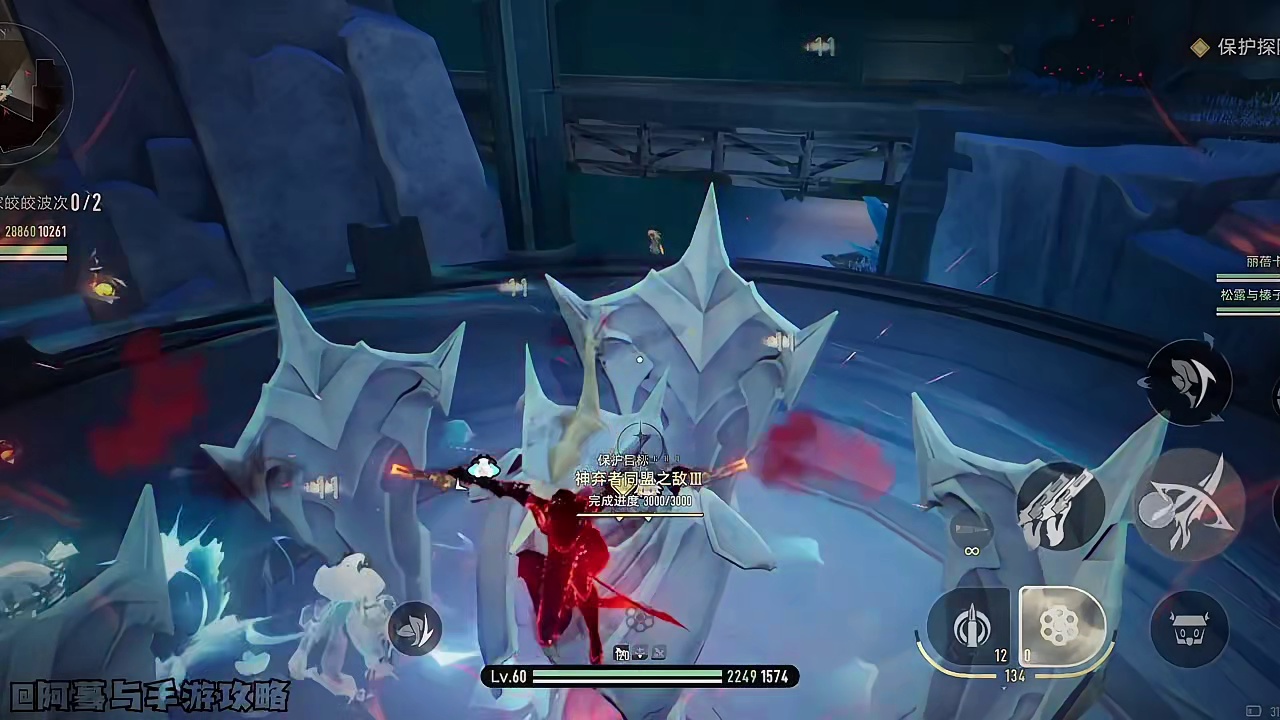Select the highlighted revolver cylinder slot
The height and width of the screenshot is (720, 1280).
click(1060, 626)
